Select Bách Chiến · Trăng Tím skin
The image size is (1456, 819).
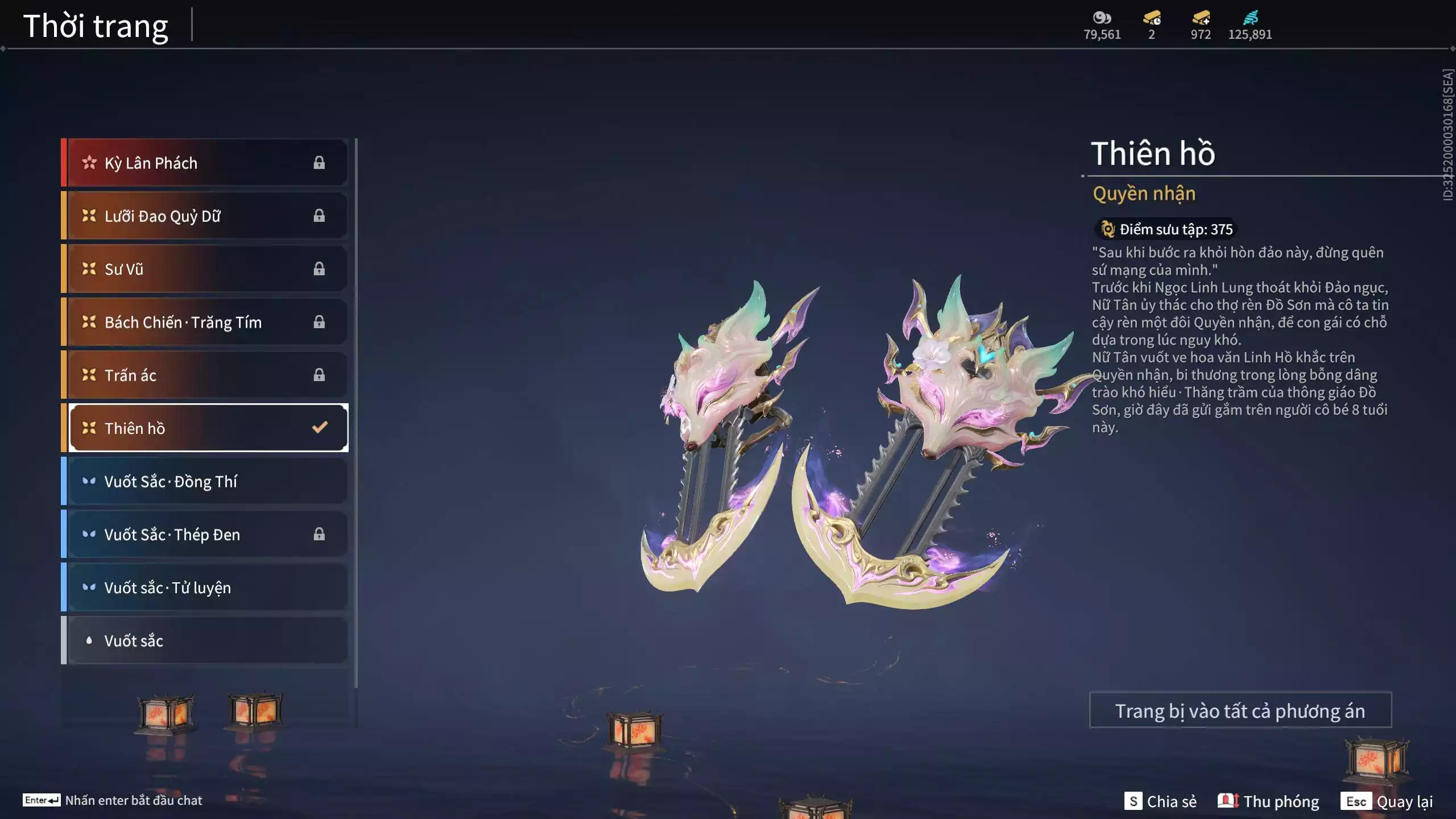pyautogui.click(x=205, y=322)
